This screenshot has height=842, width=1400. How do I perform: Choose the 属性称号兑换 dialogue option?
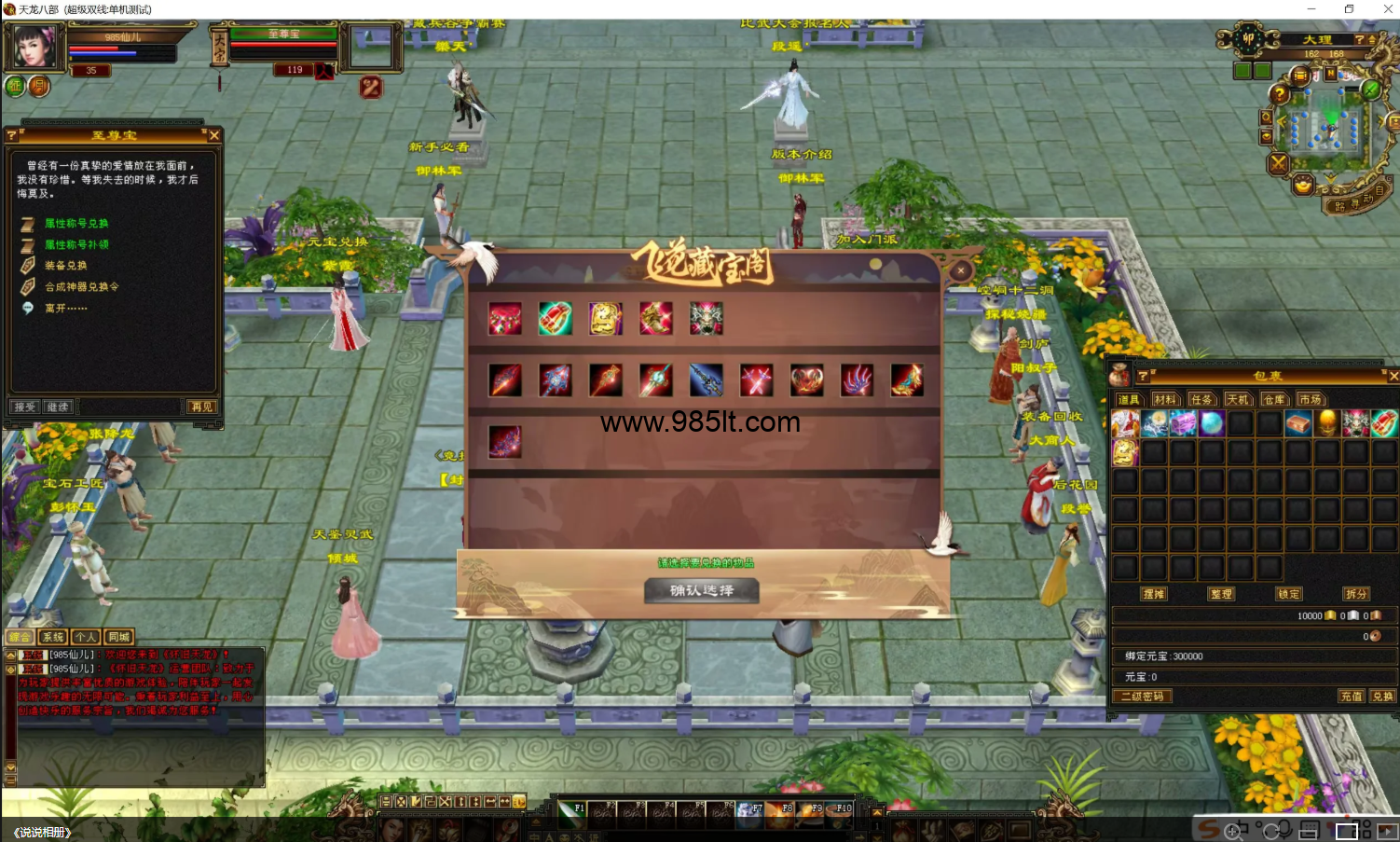click(76, 224)
